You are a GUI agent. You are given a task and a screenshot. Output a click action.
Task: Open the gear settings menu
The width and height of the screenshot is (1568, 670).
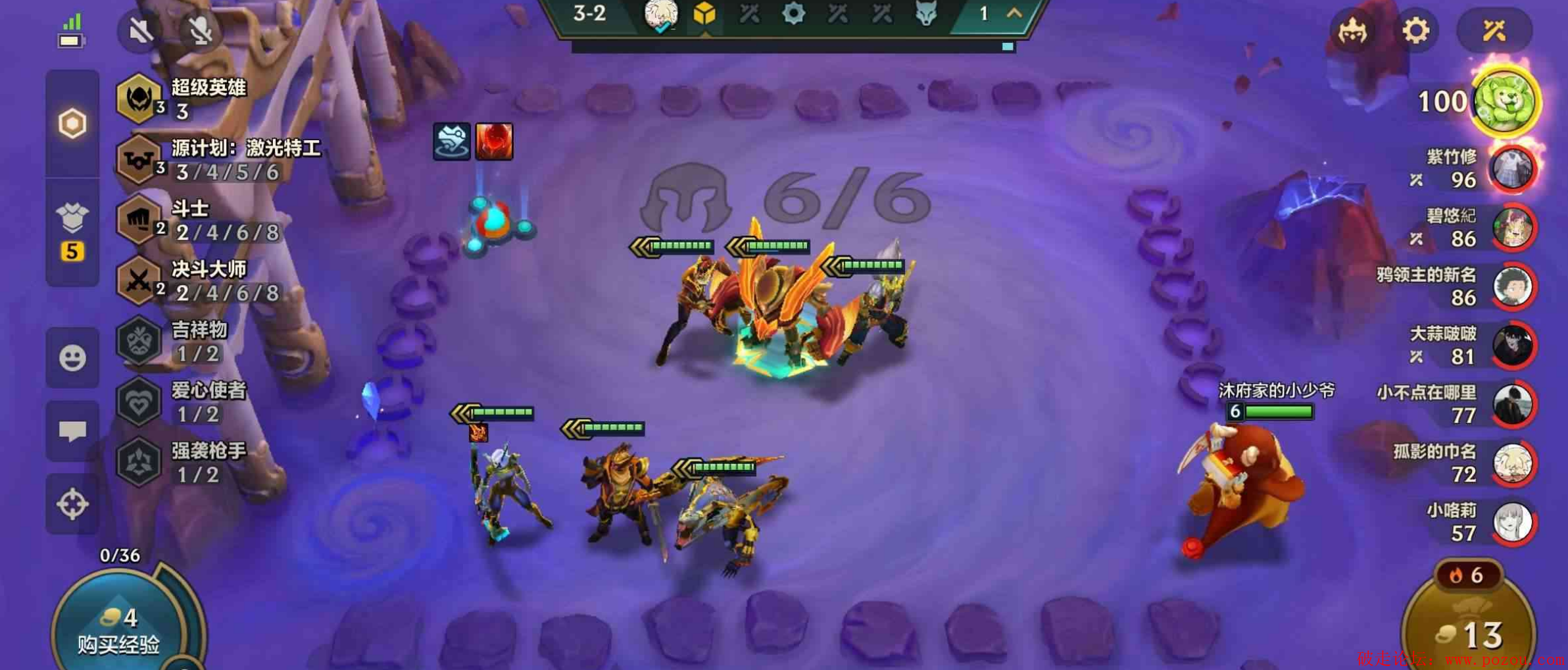1415,31
